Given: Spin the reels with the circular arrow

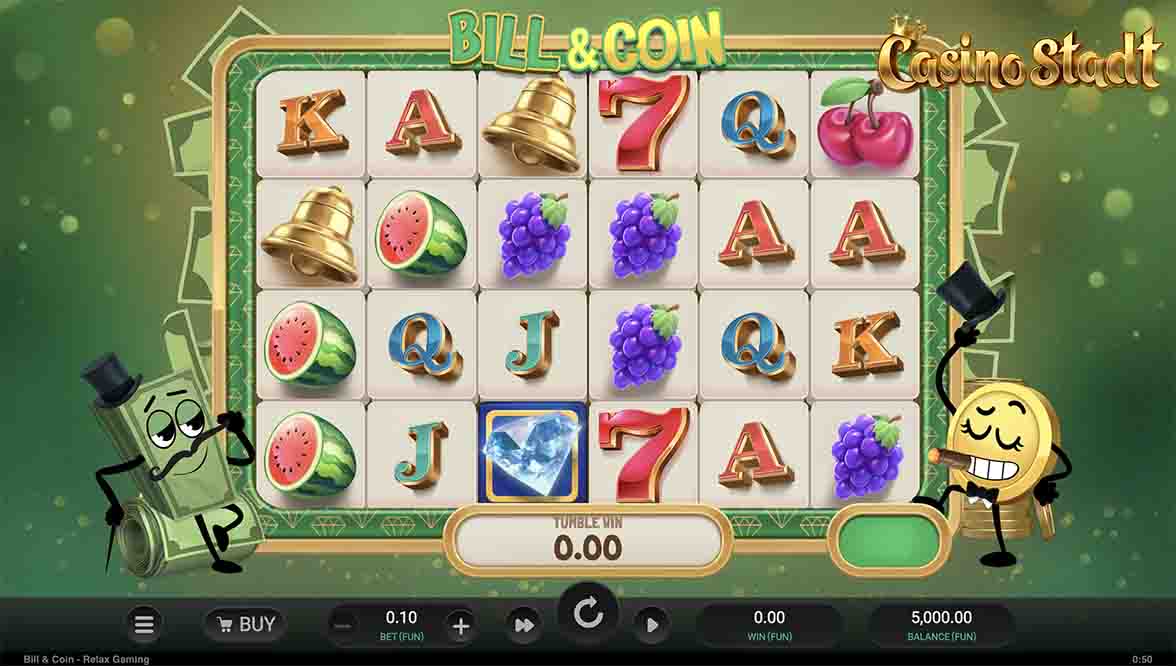Looking at the screenshot, I should (x=588, y=614).
